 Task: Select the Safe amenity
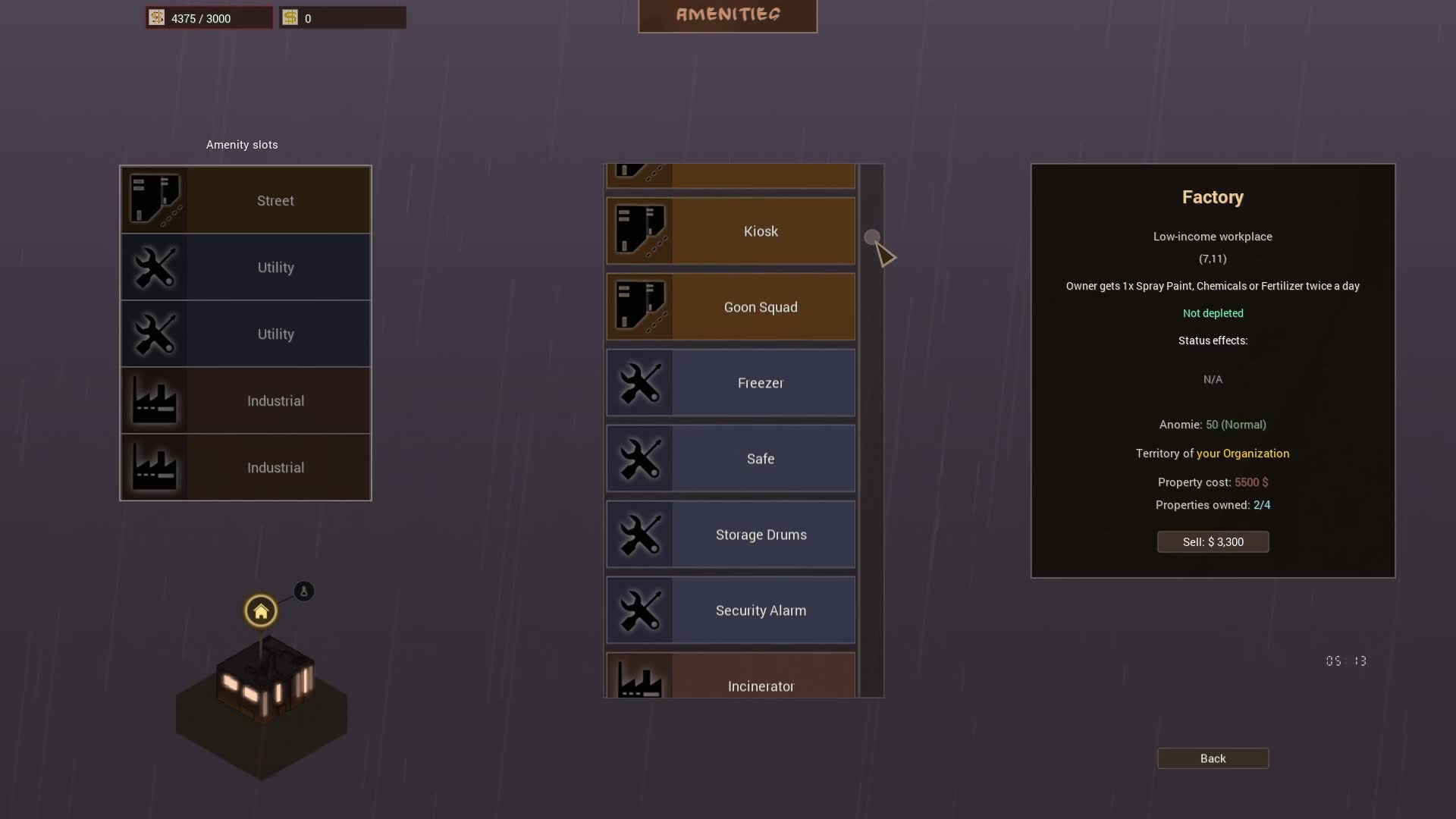760,458
